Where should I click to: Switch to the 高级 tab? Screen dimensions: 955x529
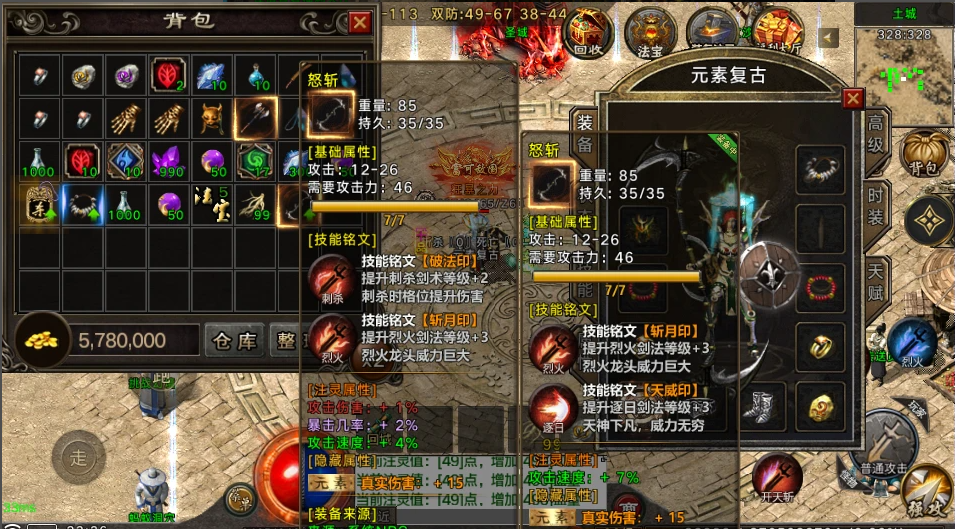[876, 133]
